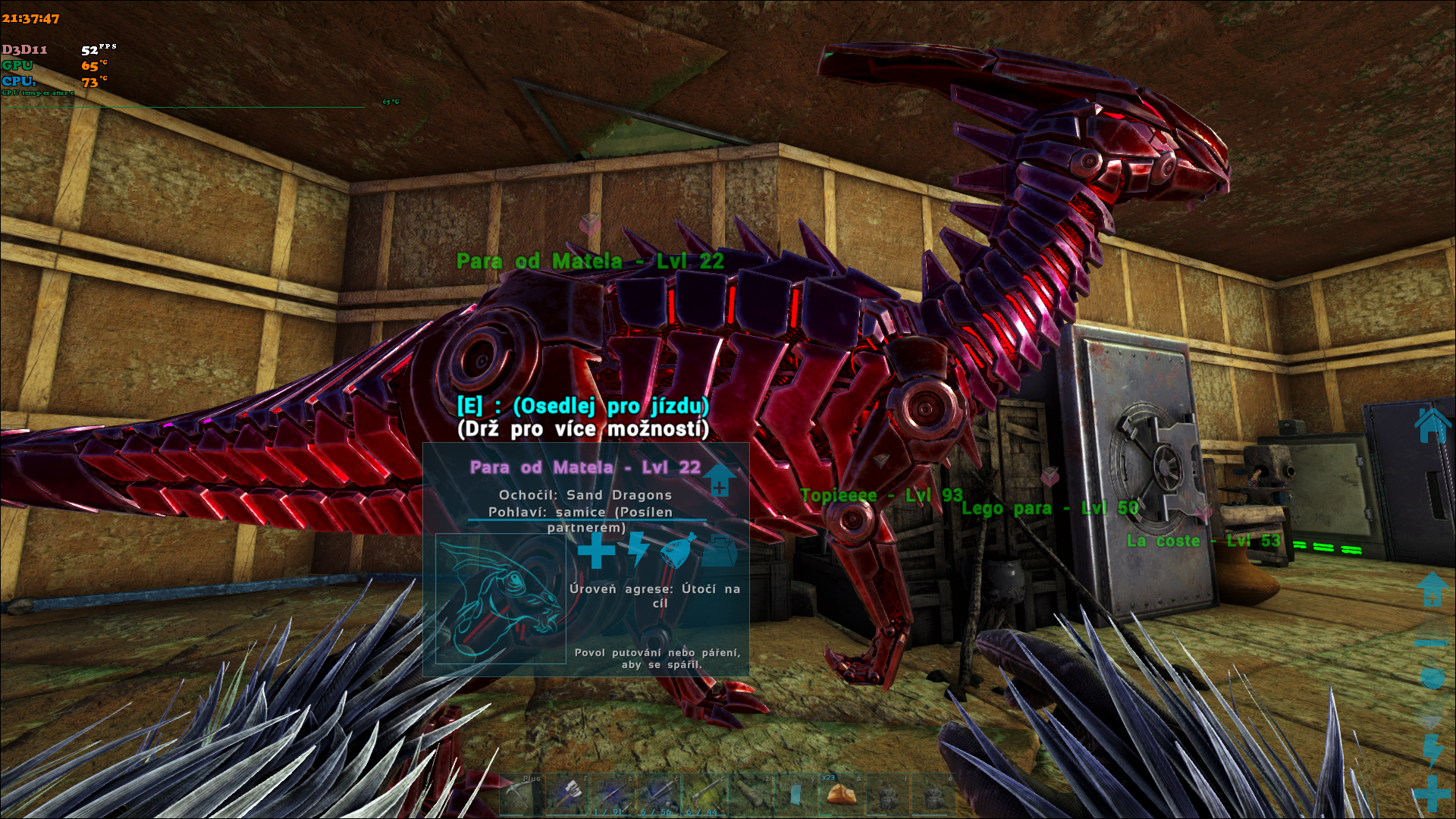
Task: Select the rifle slot showing 1 / 91
Action: click(613, 795)
